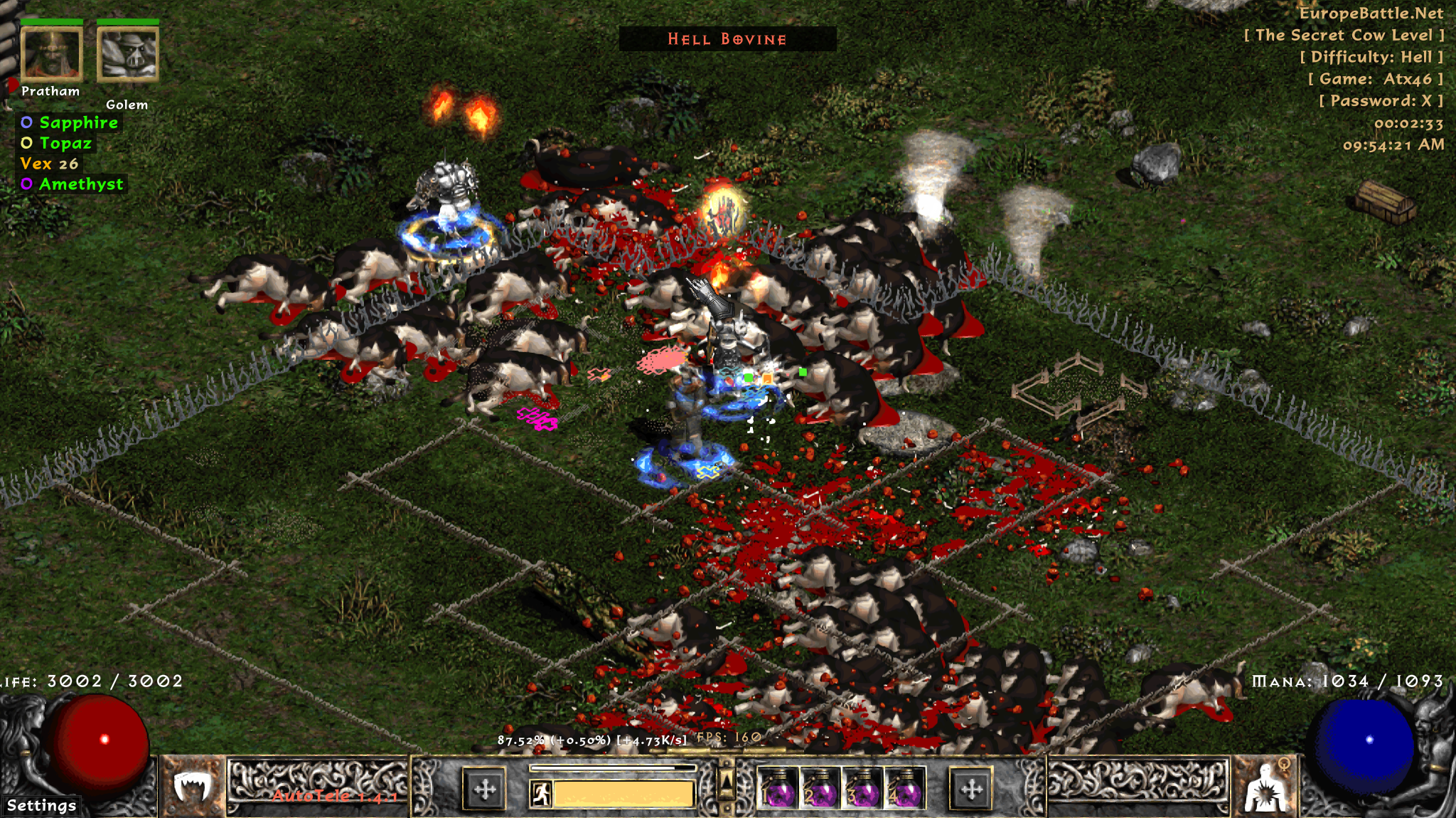Select the Golem summon portrait
1456x818 pixels.
point(127,54)
